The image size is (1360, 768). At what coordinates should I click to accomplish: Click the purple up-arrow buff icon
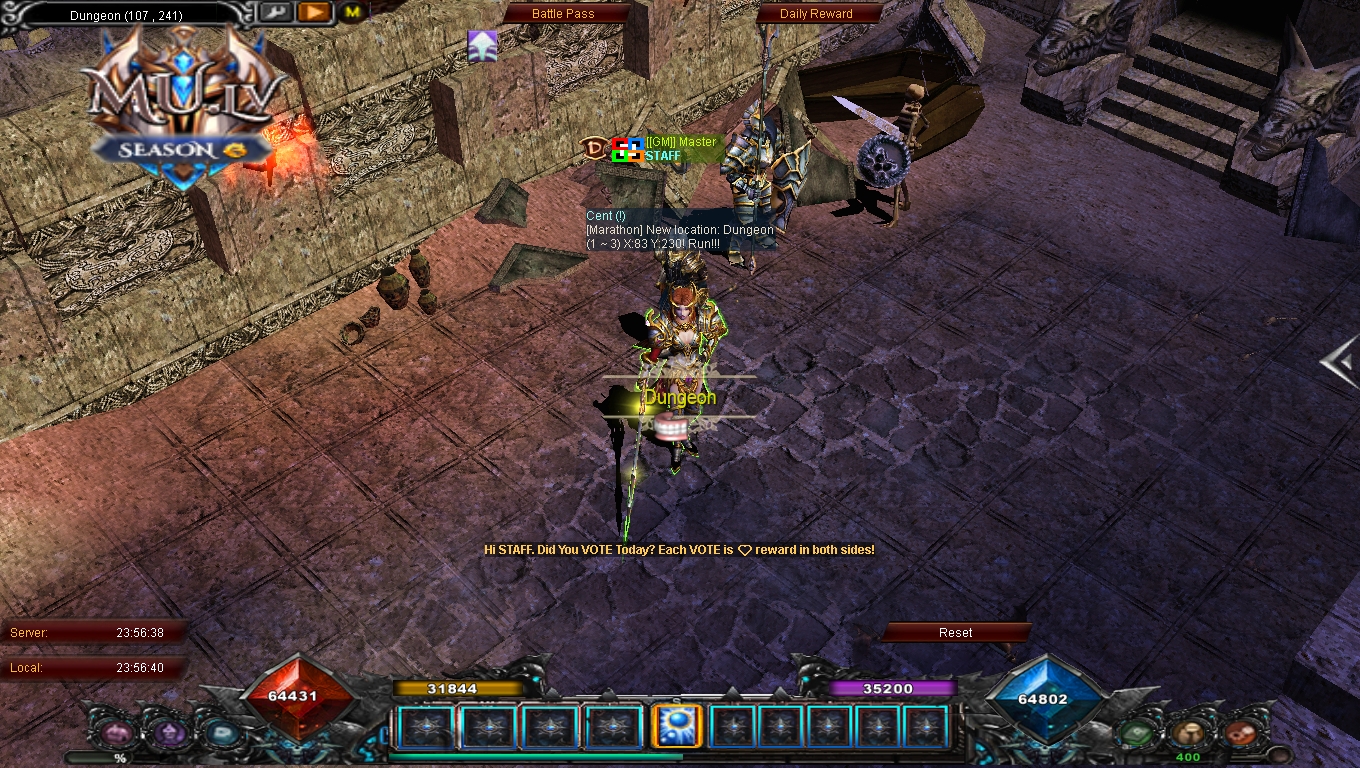(482, 45)
